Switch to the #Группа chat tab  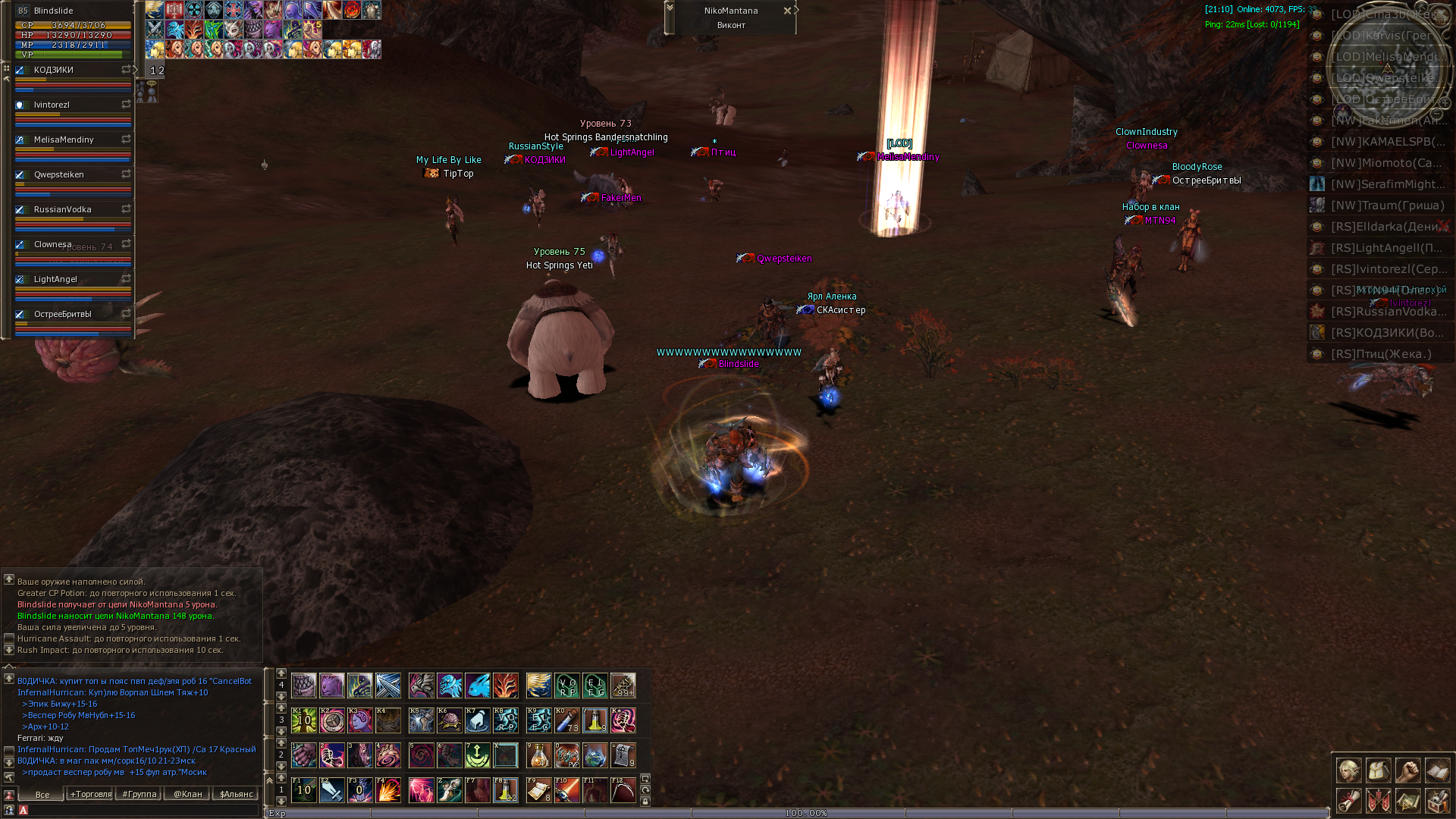pos(140,794)
